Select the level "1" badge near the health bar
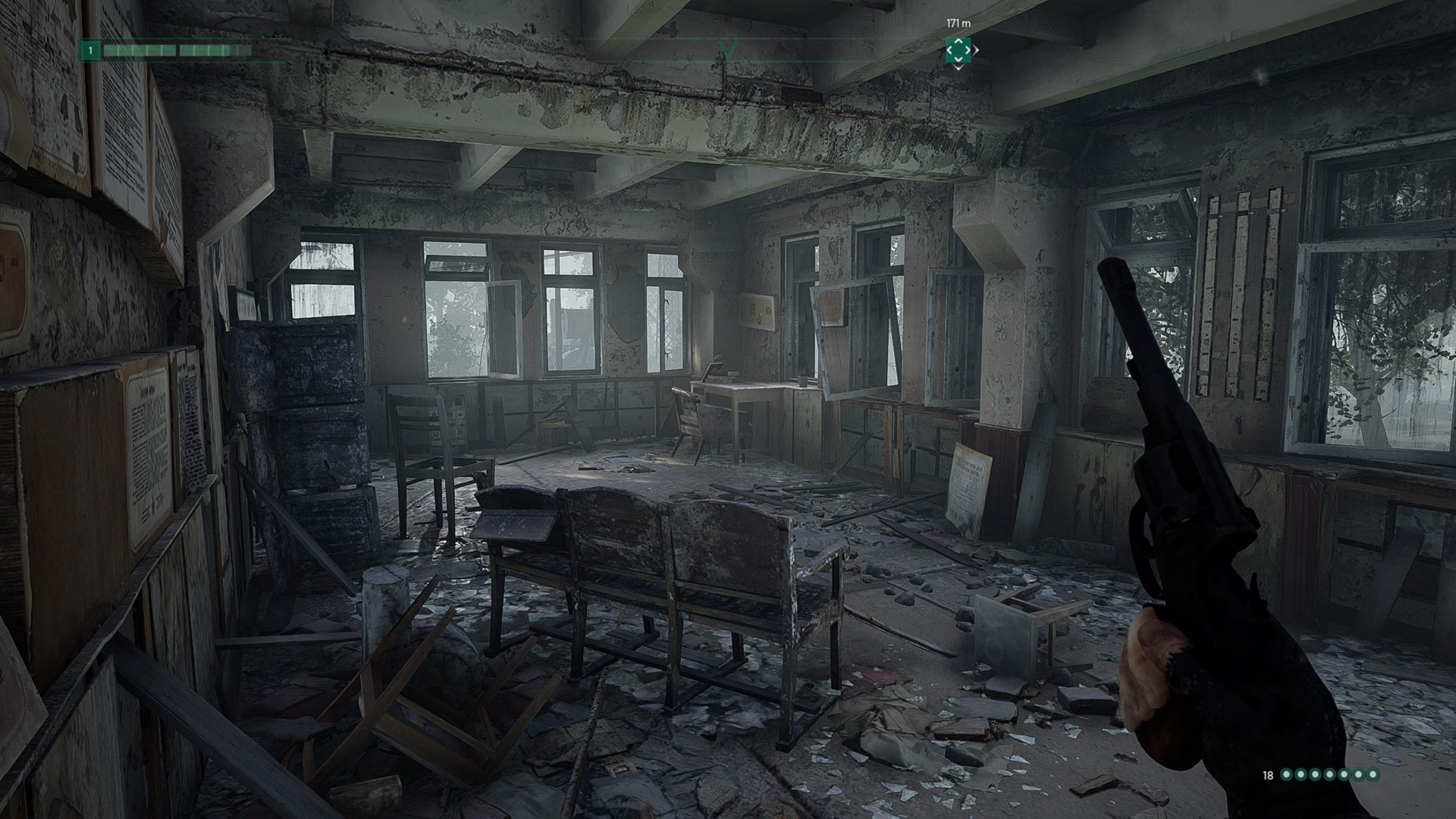The width and height of the screenshot is (1456, 819). 90,50
